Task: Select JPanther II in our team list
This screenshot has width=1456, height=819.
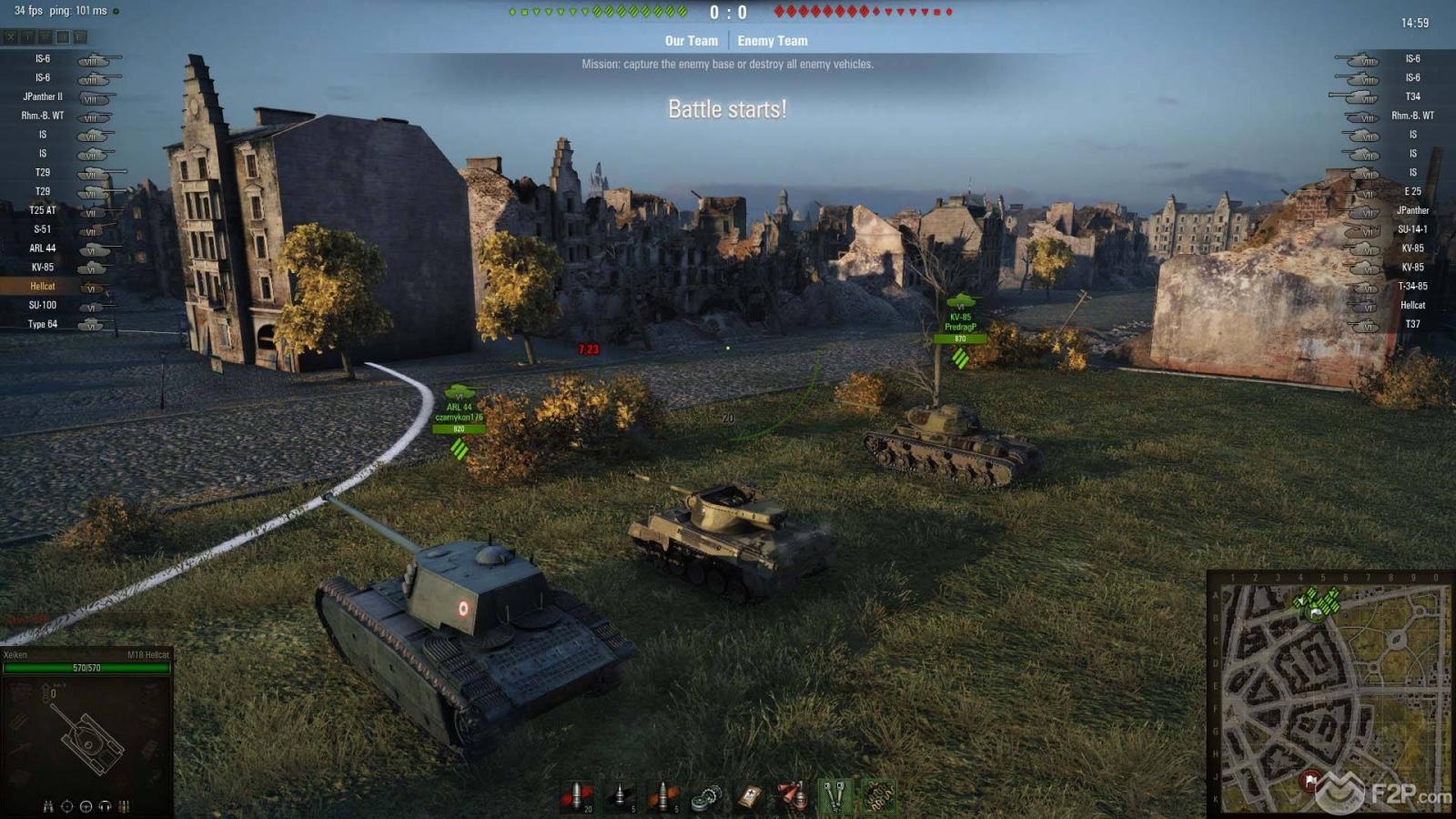Action: (43, 96)
